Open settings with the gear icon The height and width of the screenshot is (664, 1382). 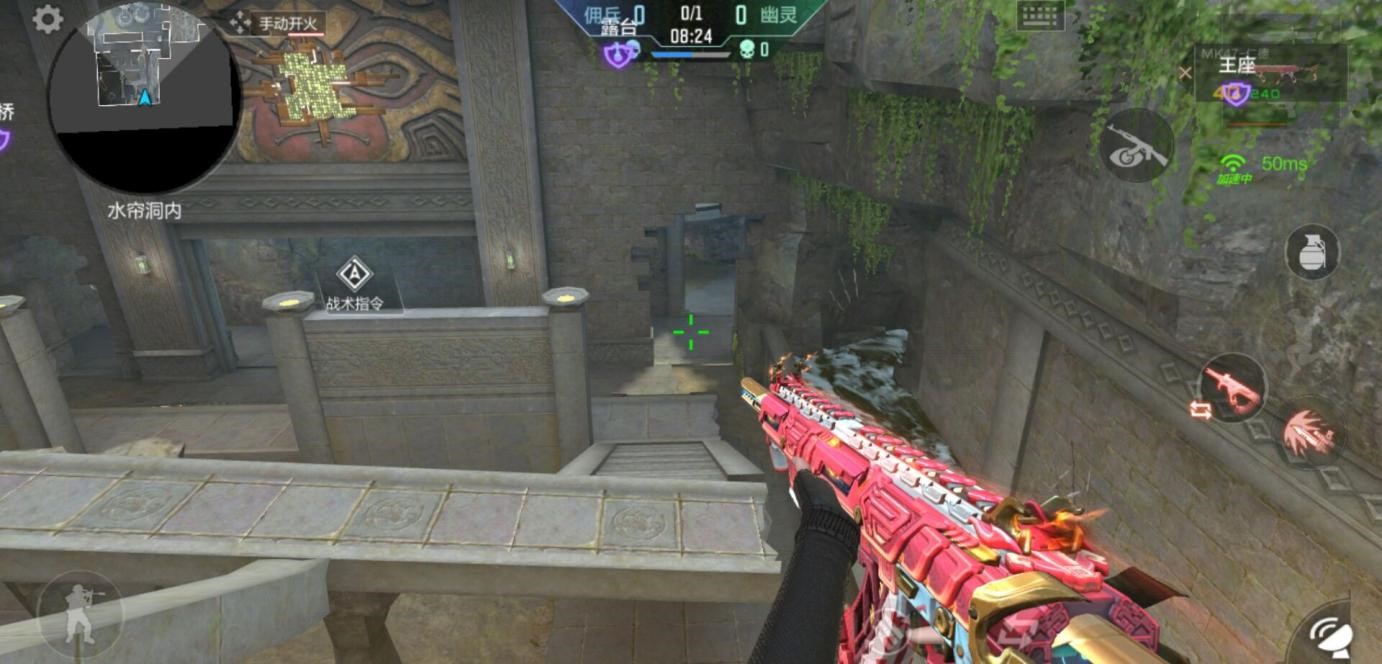(x=47, y=19)
